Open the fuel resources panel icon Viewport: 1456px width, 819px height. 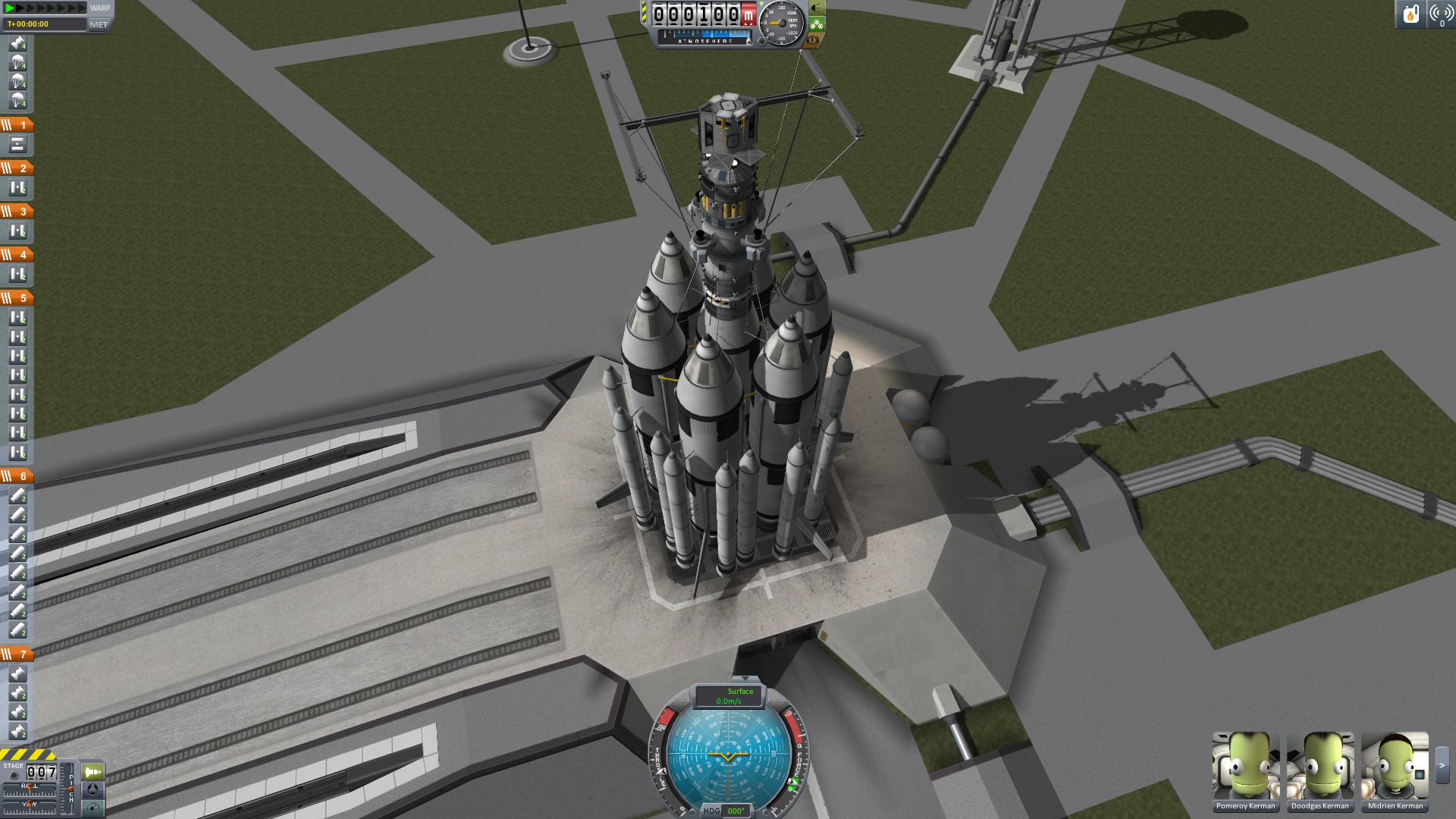tap(1410, 14)
